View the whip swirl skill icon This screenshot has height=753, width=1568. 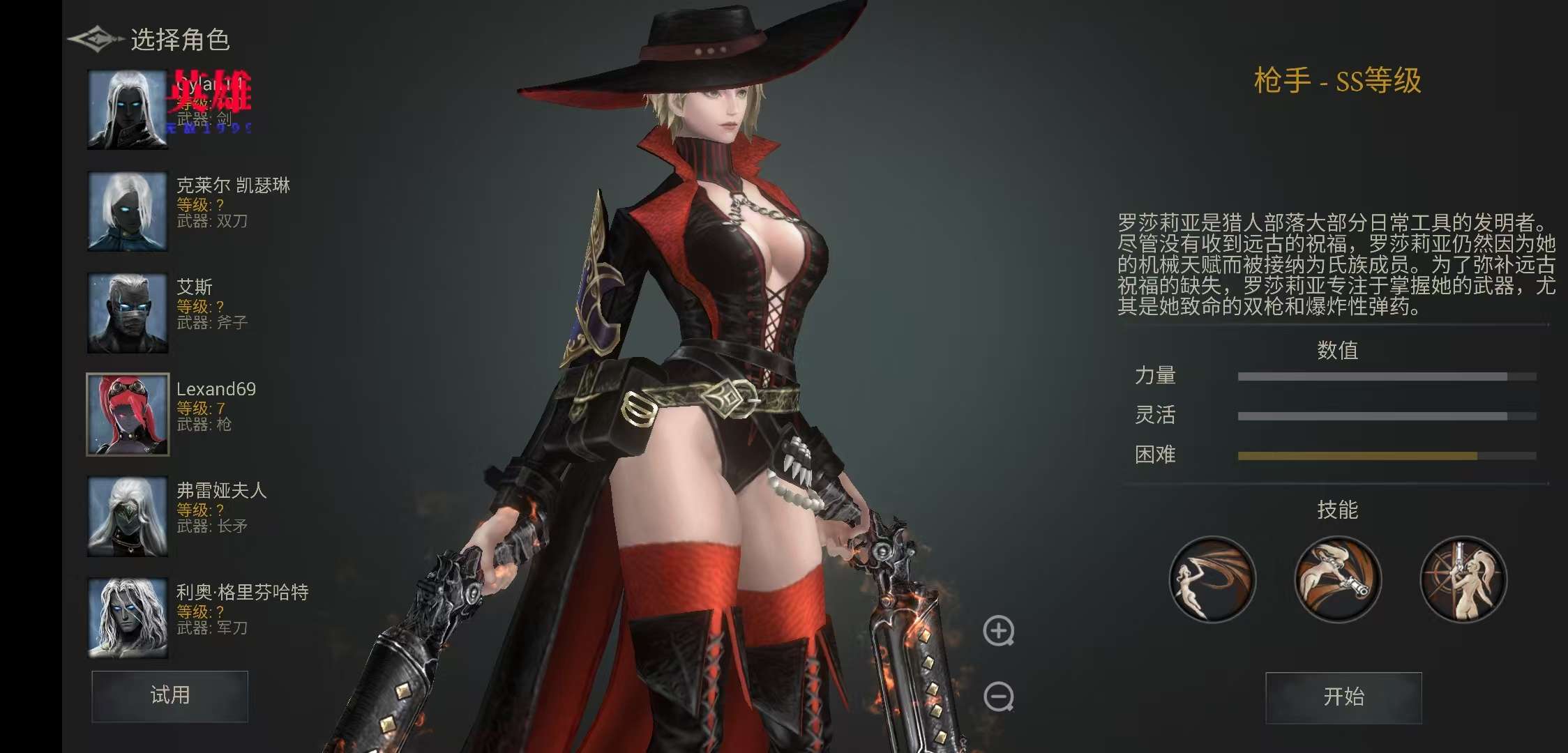tap(1212, 579)
